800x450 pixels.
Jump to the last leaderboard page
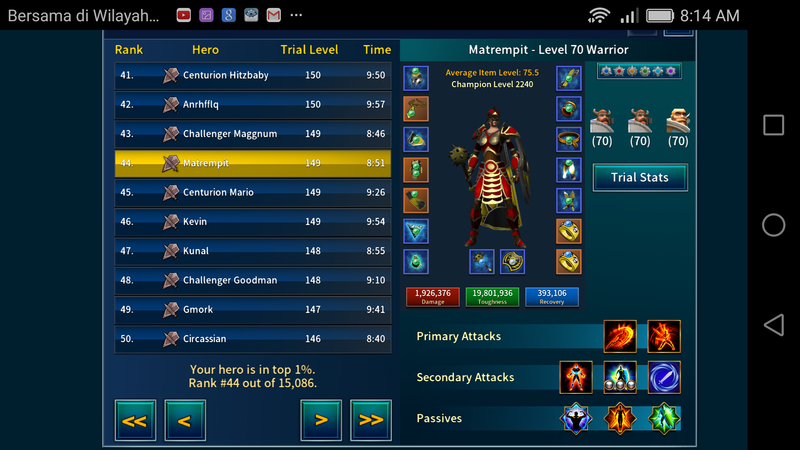371,420
